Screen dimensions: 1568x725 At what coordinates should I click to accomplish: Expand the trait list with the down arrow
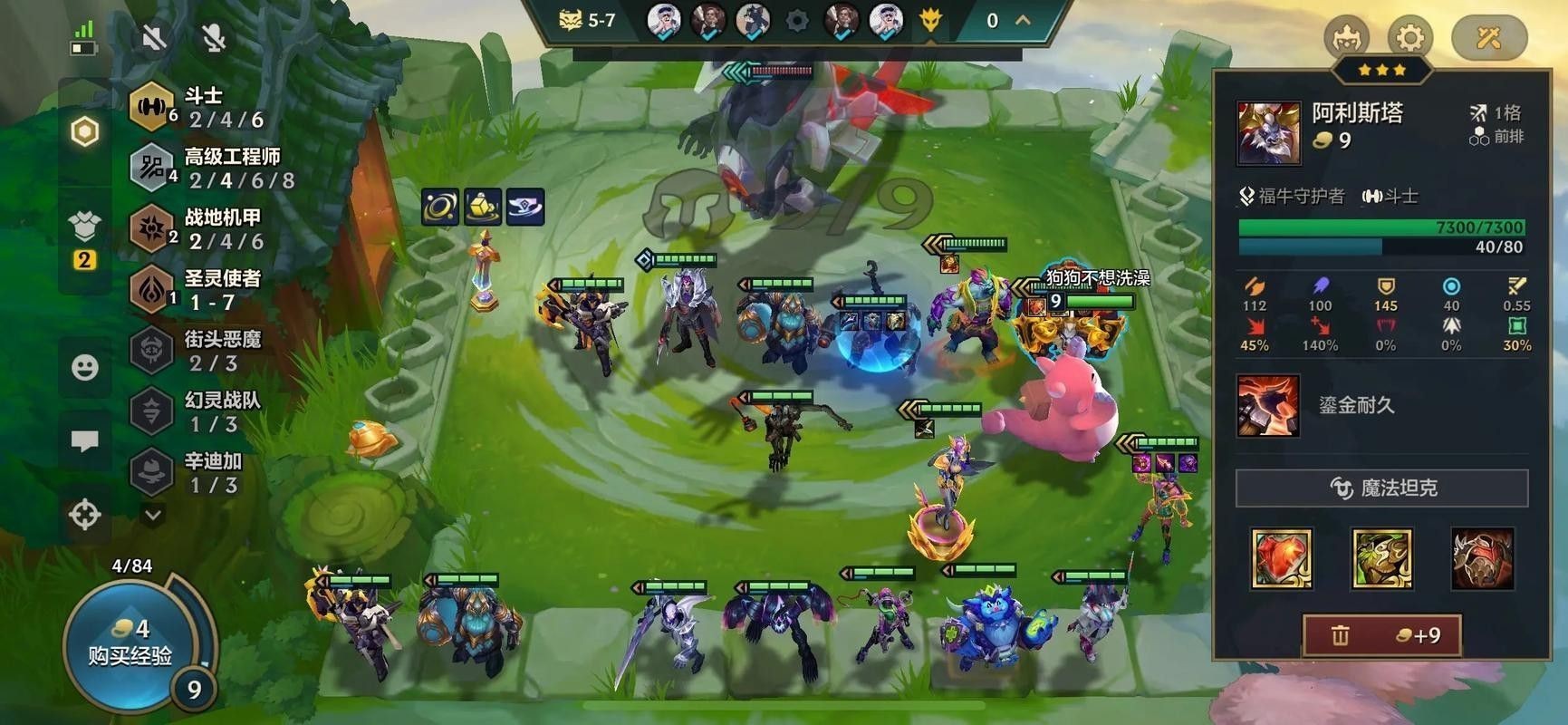click(153, 515)
